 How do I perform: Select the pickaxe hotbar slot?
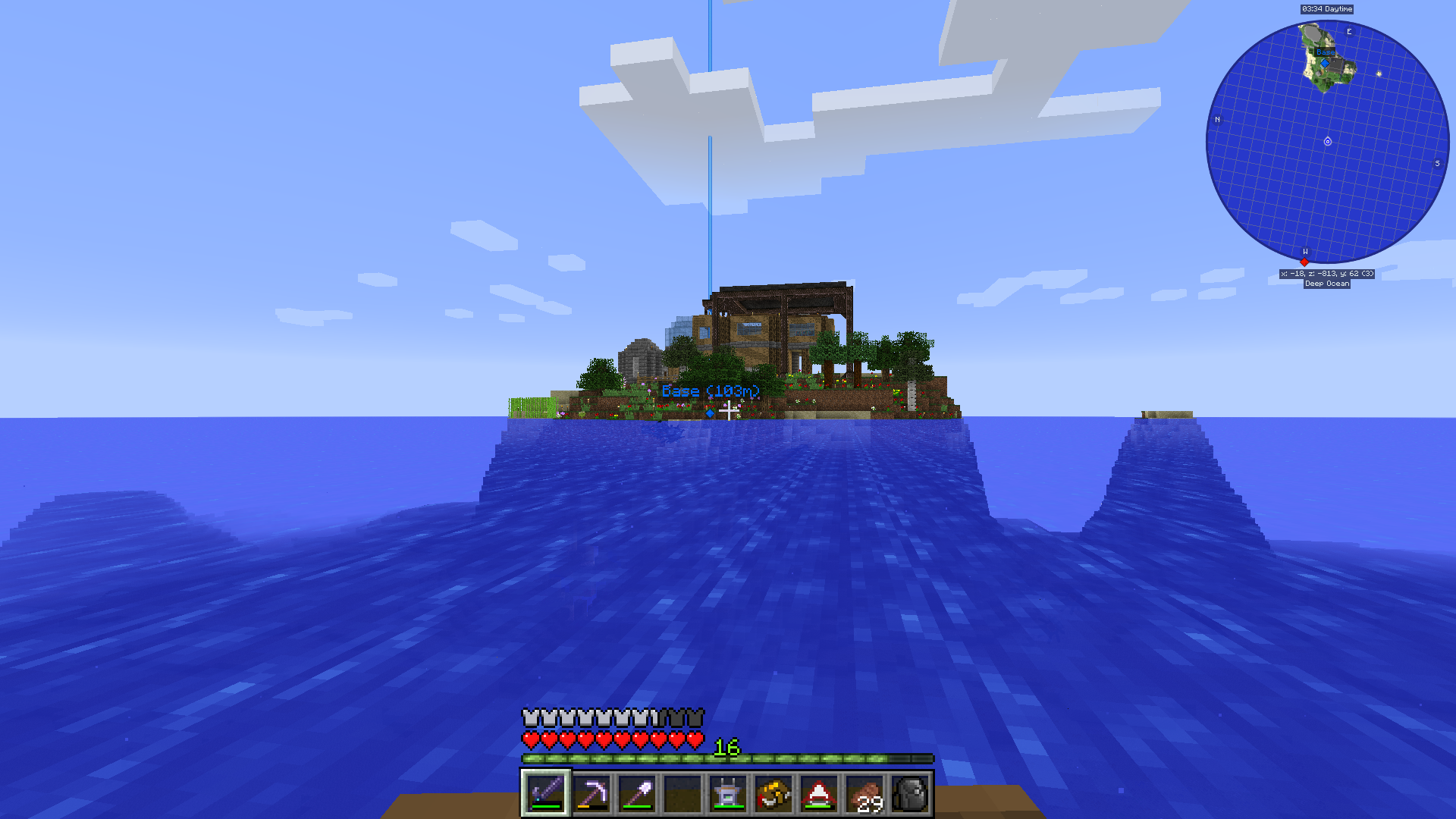591,793
